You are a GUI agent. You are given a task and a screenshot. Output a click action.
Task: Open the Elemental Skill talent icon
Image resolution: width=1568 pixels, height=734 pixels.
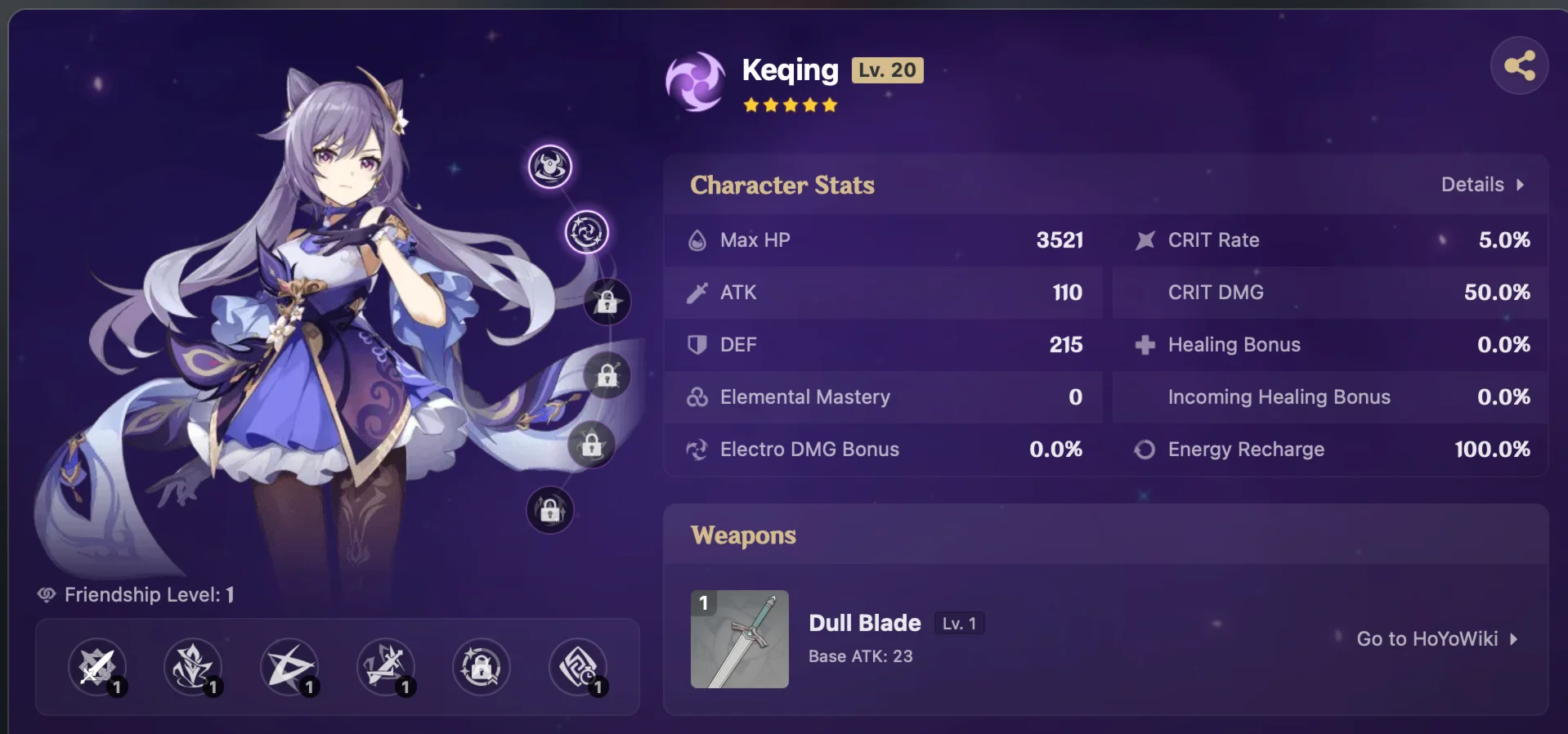(x=194, y=668)
